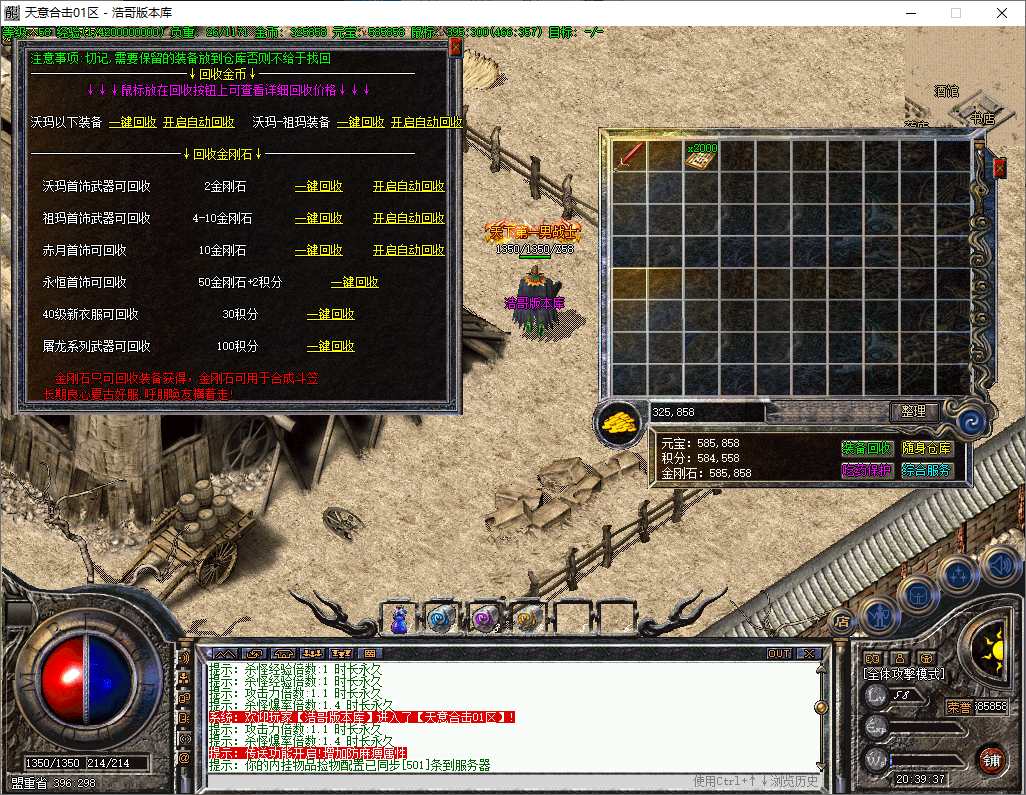Open the 综合服务 general services menu
This screenshot has width=1026, height=795.
click(x=927, y=470)
